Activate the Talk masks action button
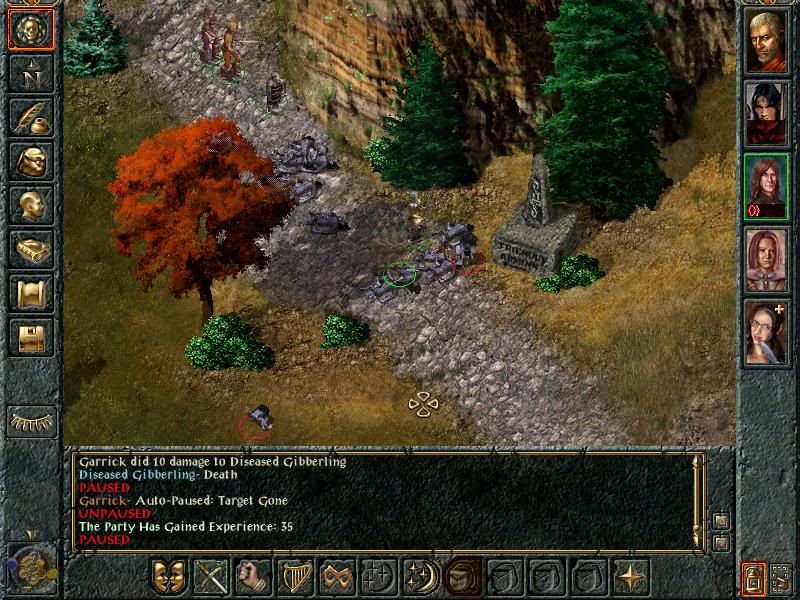Image resolution: width=800 pixels, height=600 pixels. pos(169,577)
